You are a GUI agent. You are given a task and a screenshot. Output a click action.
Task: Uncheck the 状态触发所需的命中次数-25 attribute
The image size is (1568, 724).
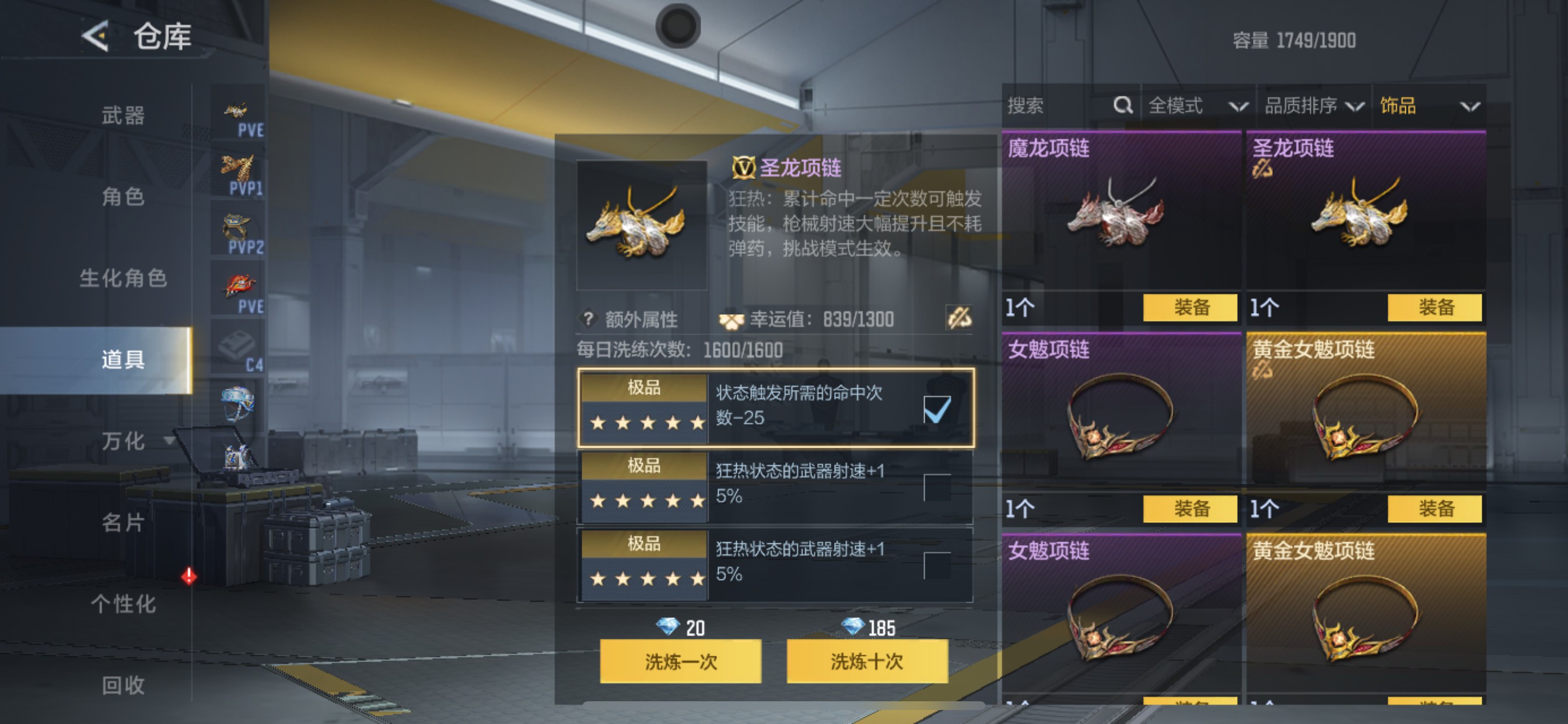[937, 410]
